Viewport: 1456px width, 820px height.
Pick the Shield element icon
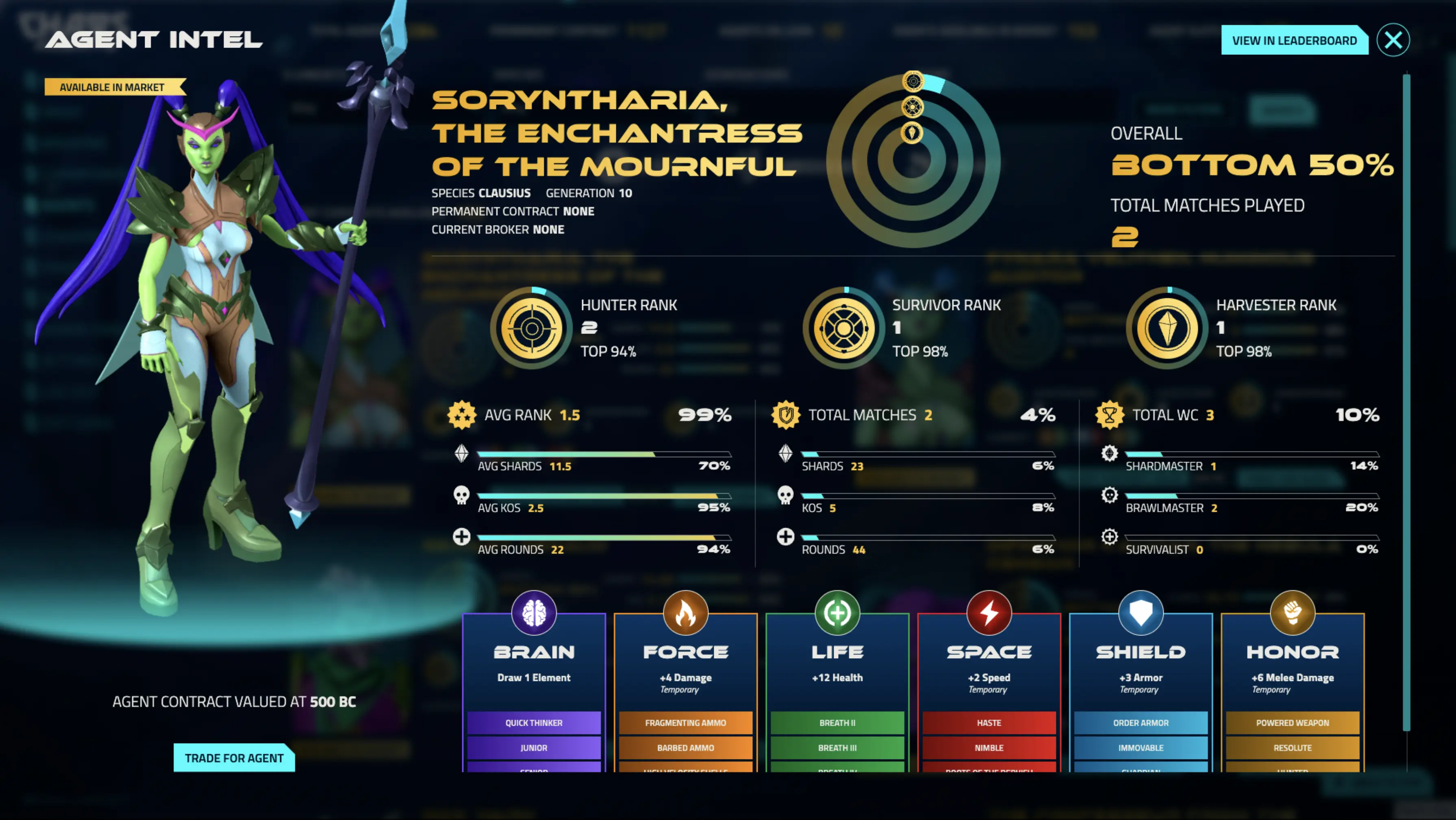(x=1141, y=613)
